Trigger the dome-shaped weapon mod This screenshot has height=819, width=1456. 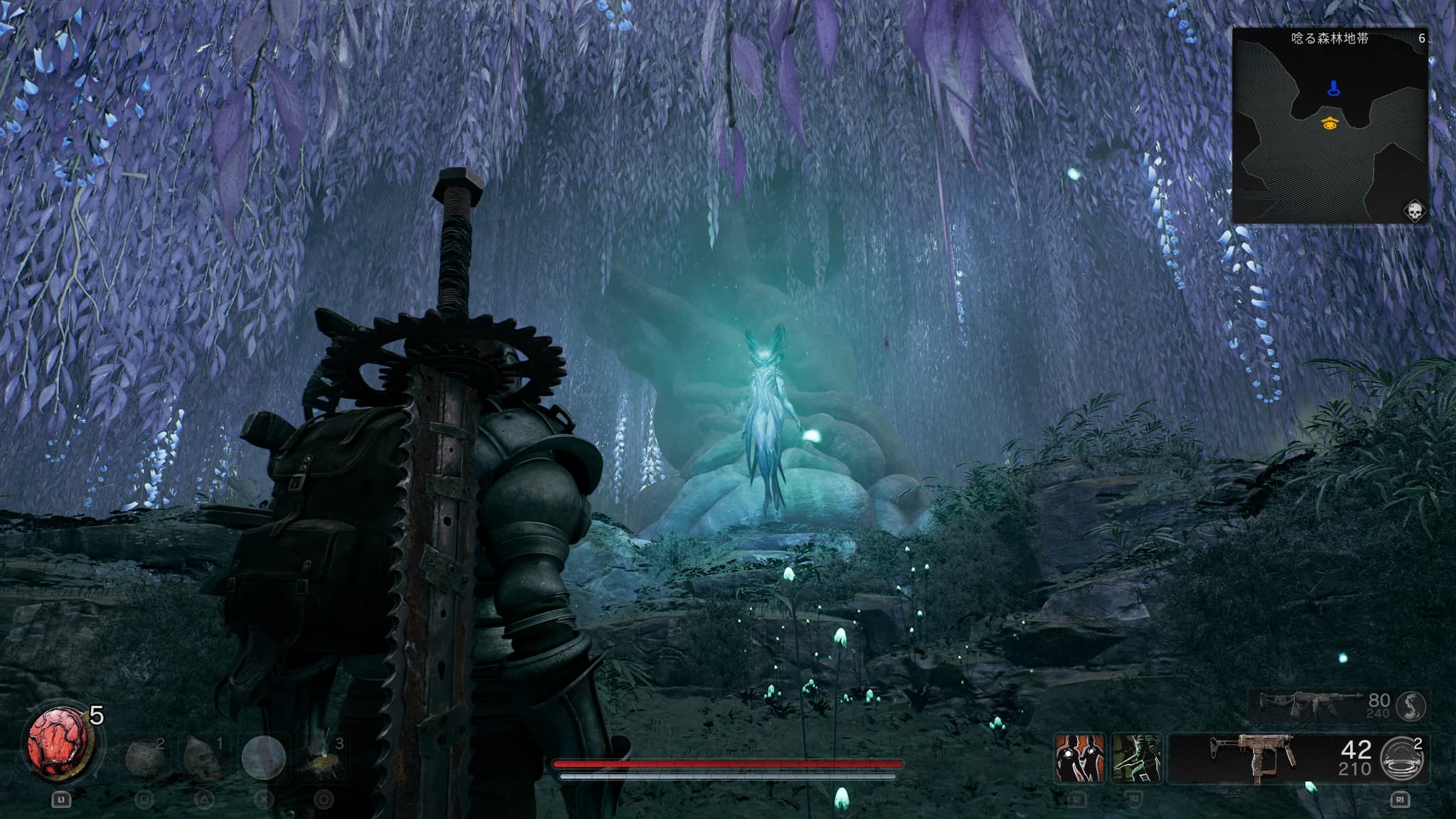click(1403, 758)
